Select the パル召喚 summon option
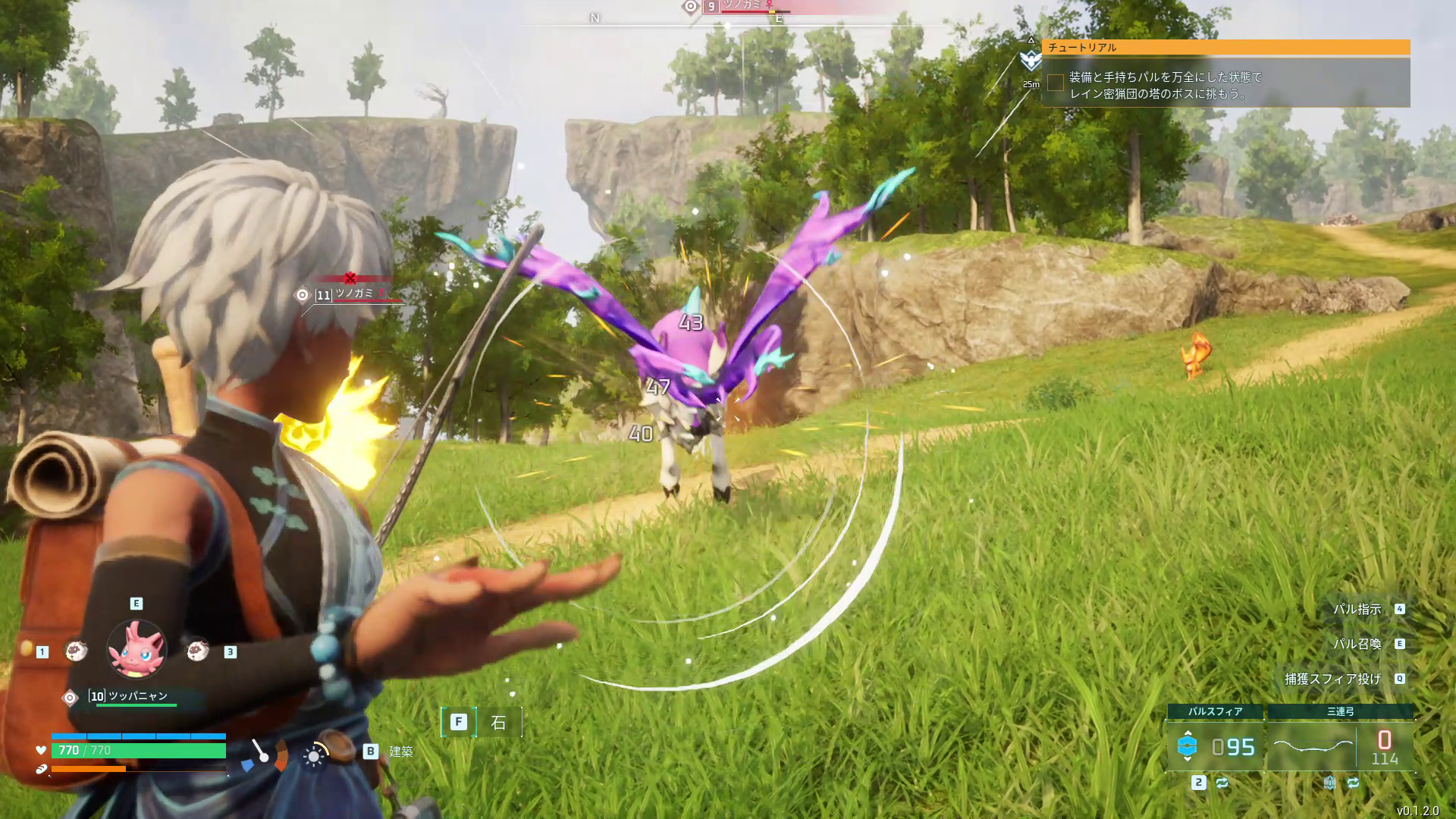The width and height of the screenshot is (1456, 819). (1357, 644)
